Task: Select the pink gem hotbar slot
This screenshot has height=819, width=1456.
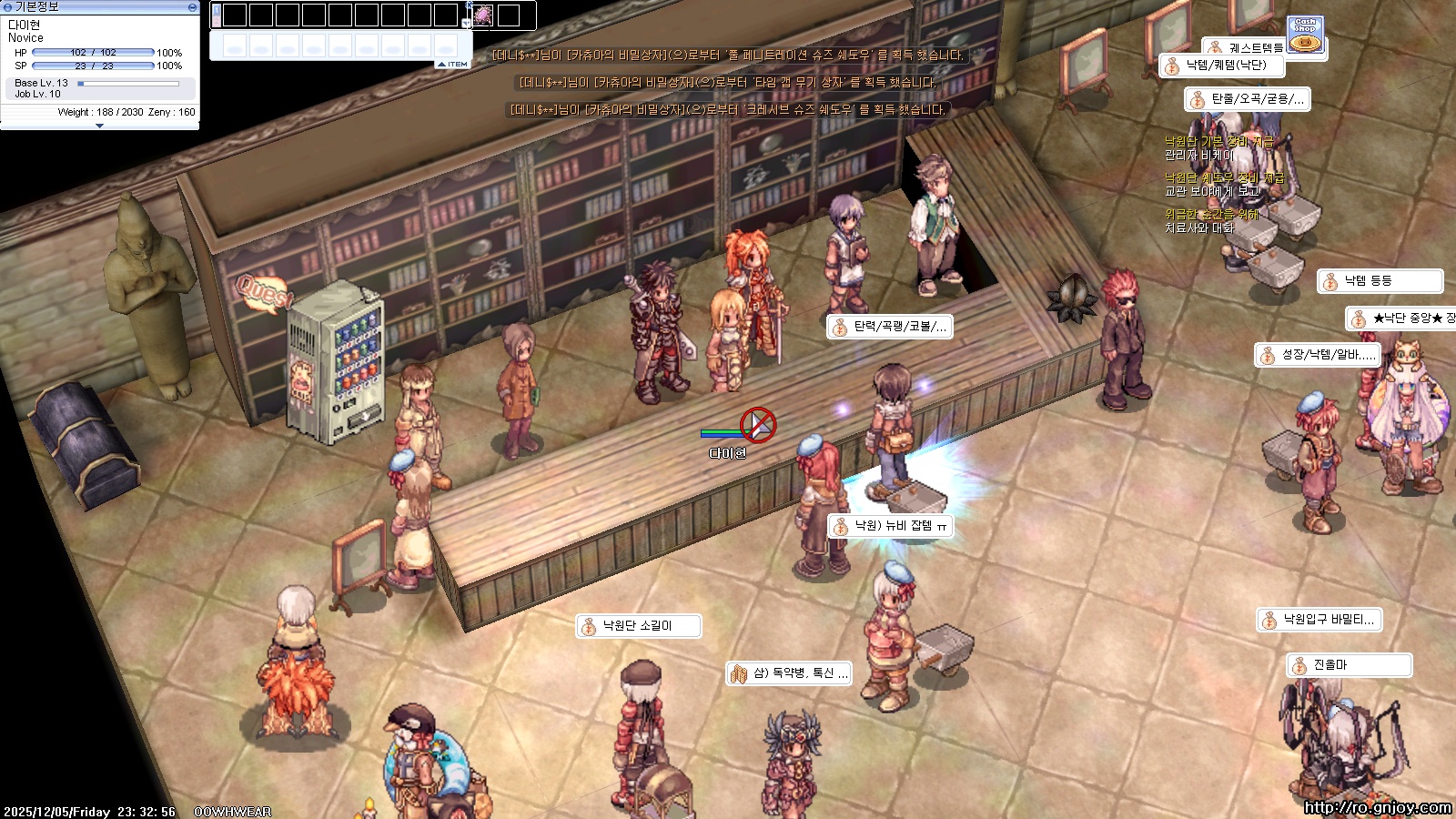Action: (x=482, y=15)
